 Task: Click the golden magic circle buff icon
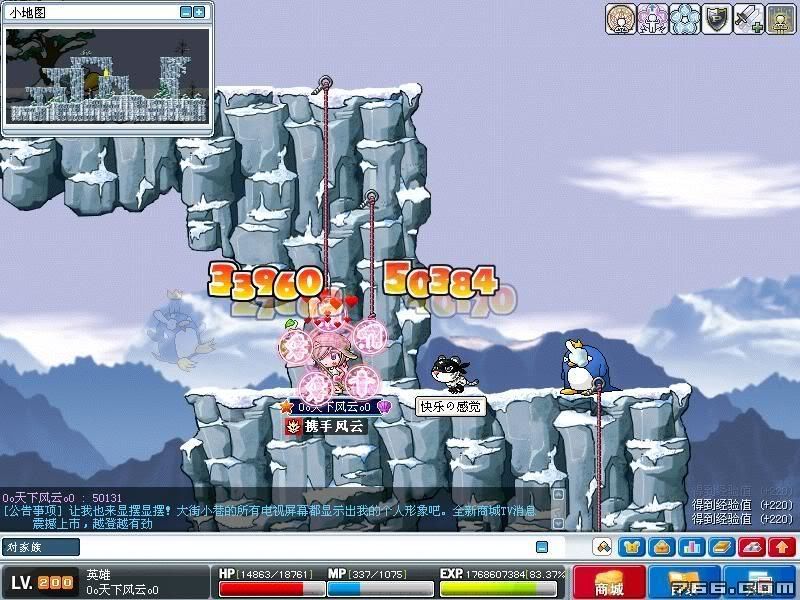[x=621, y=19]
